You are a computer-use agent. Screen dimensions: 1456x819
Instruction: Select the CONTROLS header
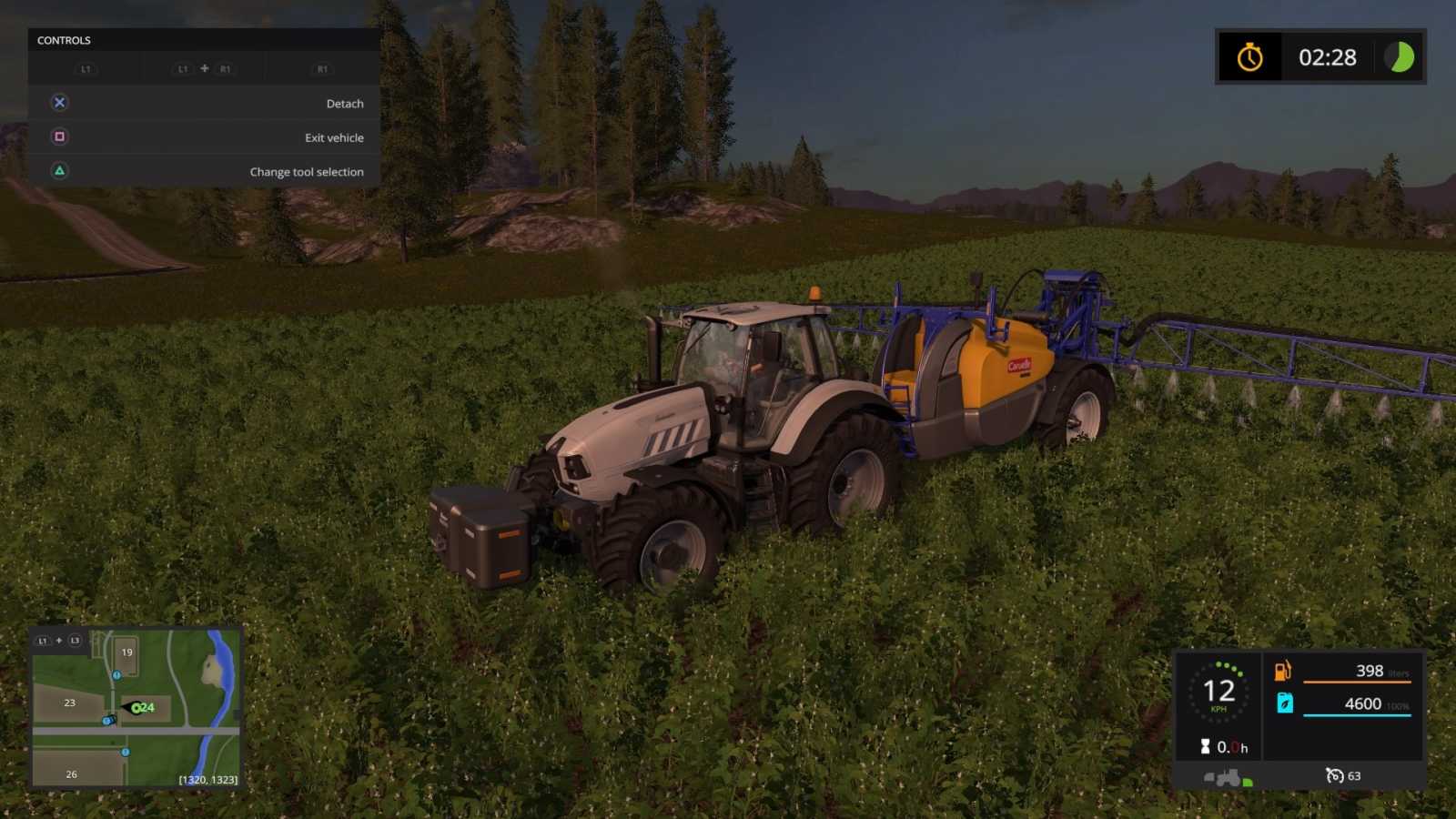click(x=63, y=40)
